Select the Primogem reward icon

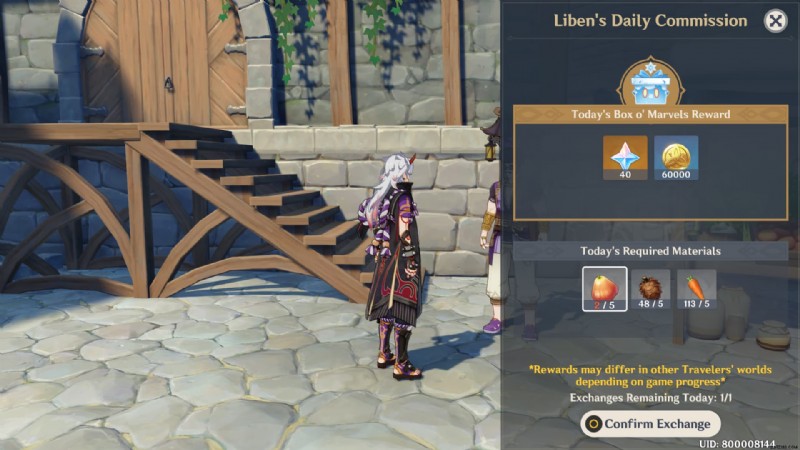[625, 157]
